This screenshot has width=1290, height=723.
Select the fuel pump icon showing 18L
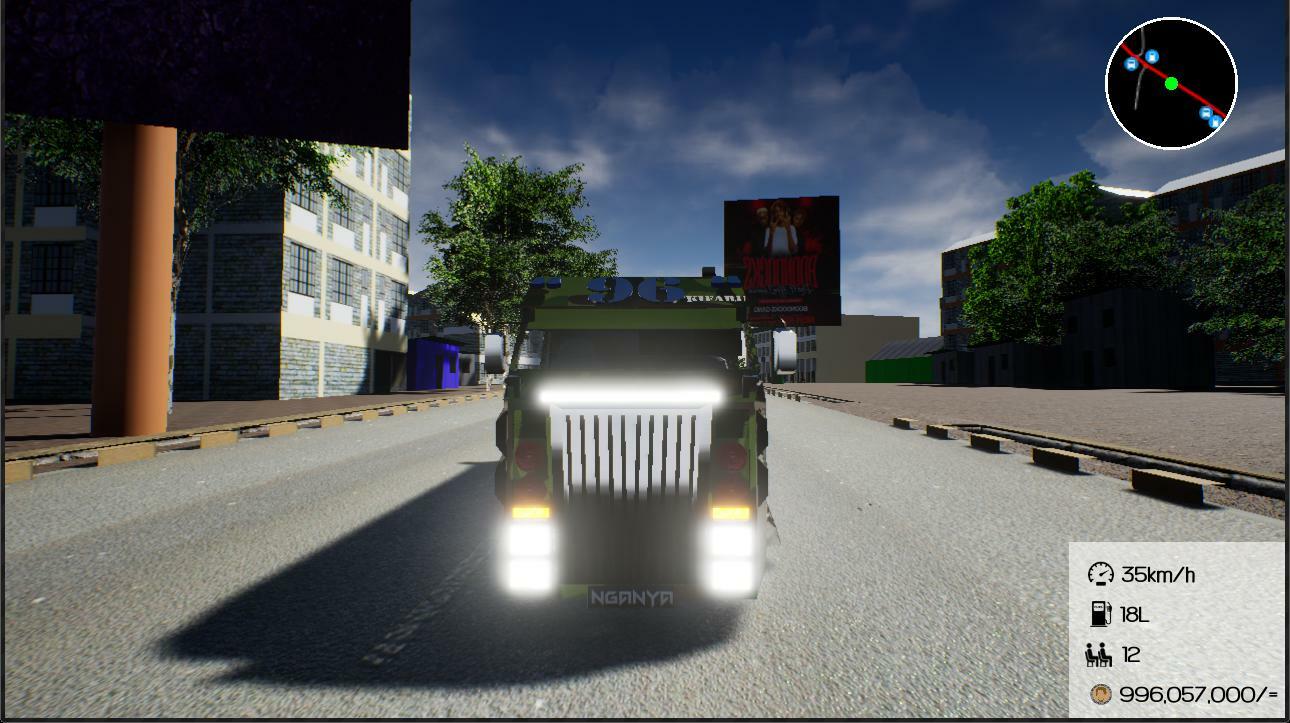pyautogui.click(x=1101, y=615)
